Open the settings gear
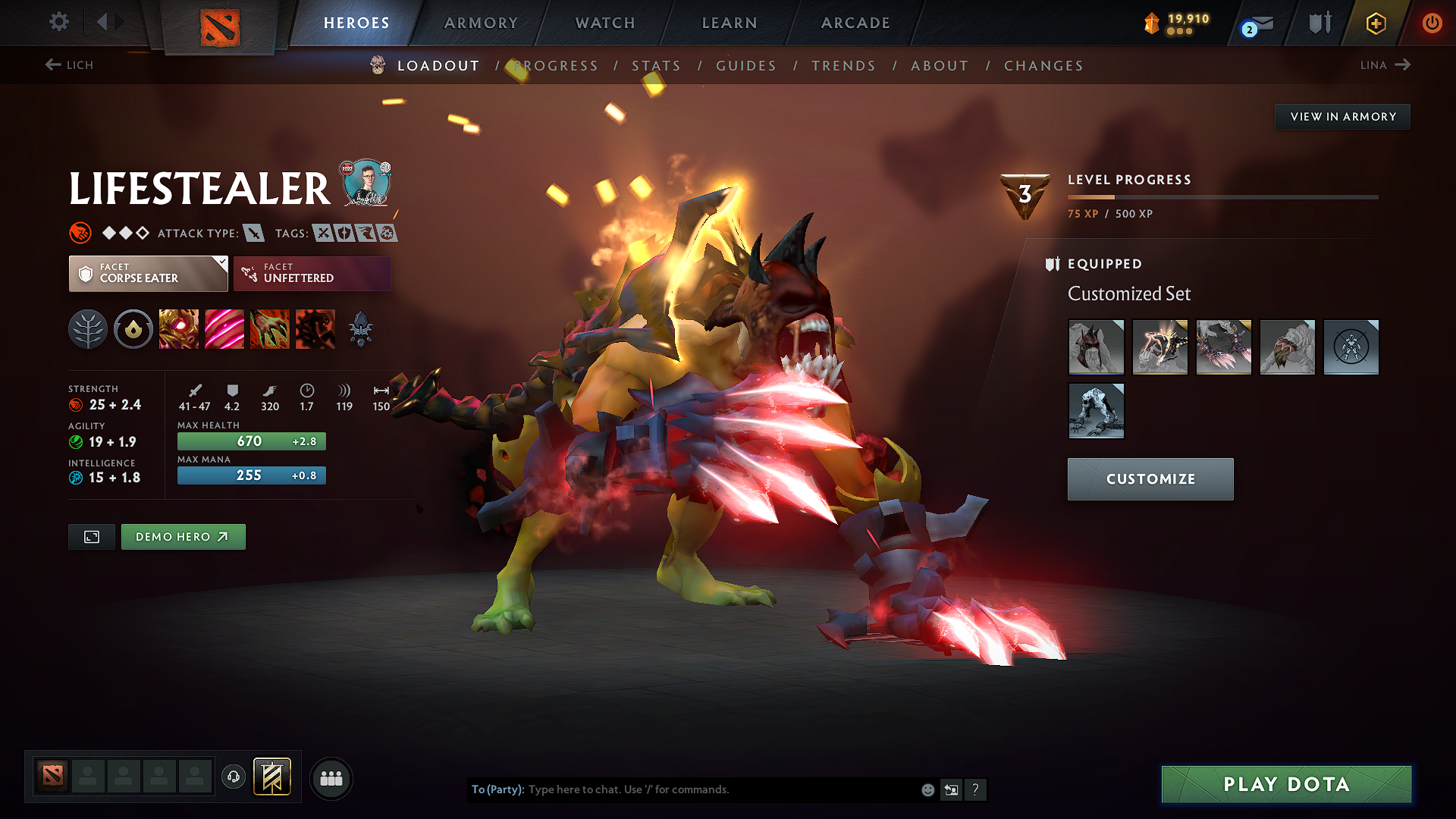Image resolution: width=1456 pixels, height=819 pixels. pos(58,22)
